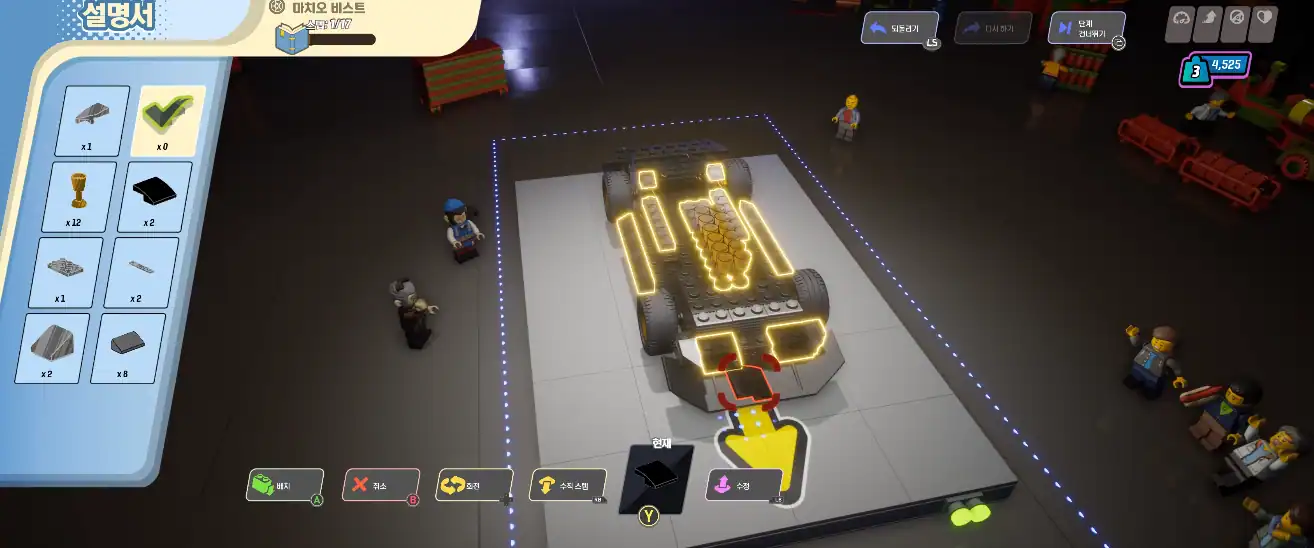Pick the large grey slope piece x2
The image size is (1314, 548).
pyautogui.click(x=52, y=345)
